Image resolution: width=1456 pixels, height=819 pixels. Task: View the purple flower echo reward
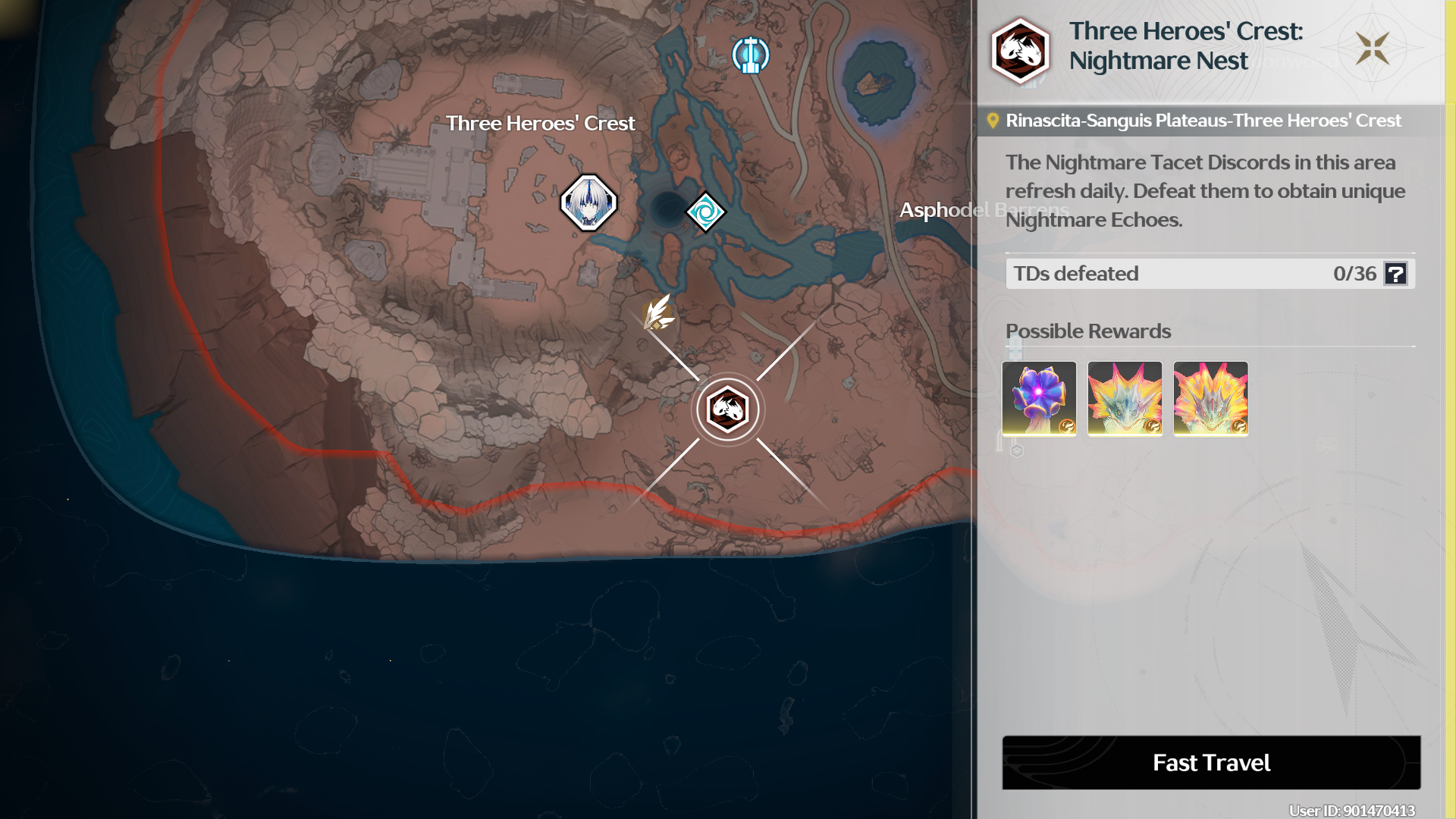(x=1039, y=398)
